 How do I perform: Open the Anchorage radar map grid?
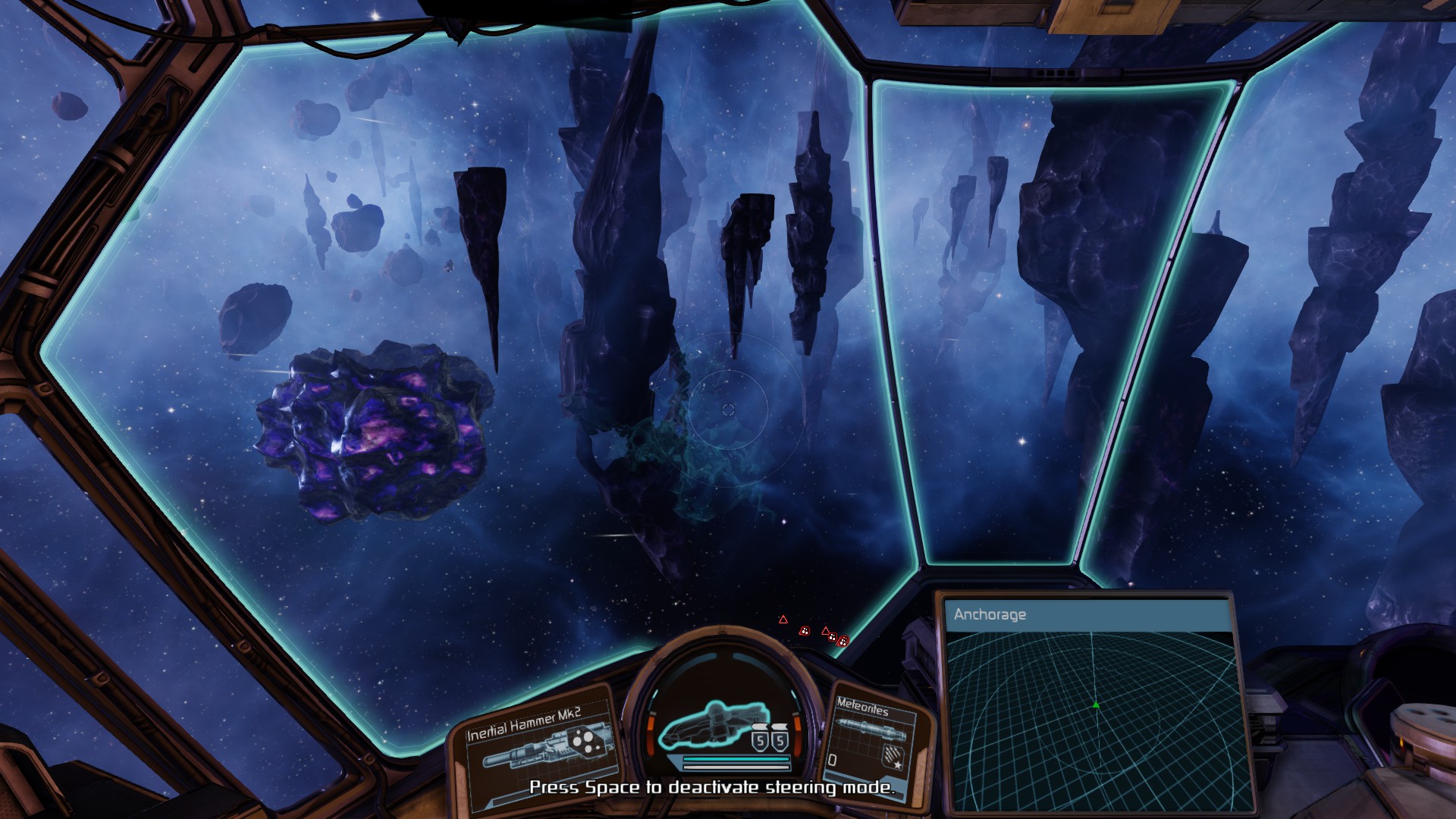1092,720
